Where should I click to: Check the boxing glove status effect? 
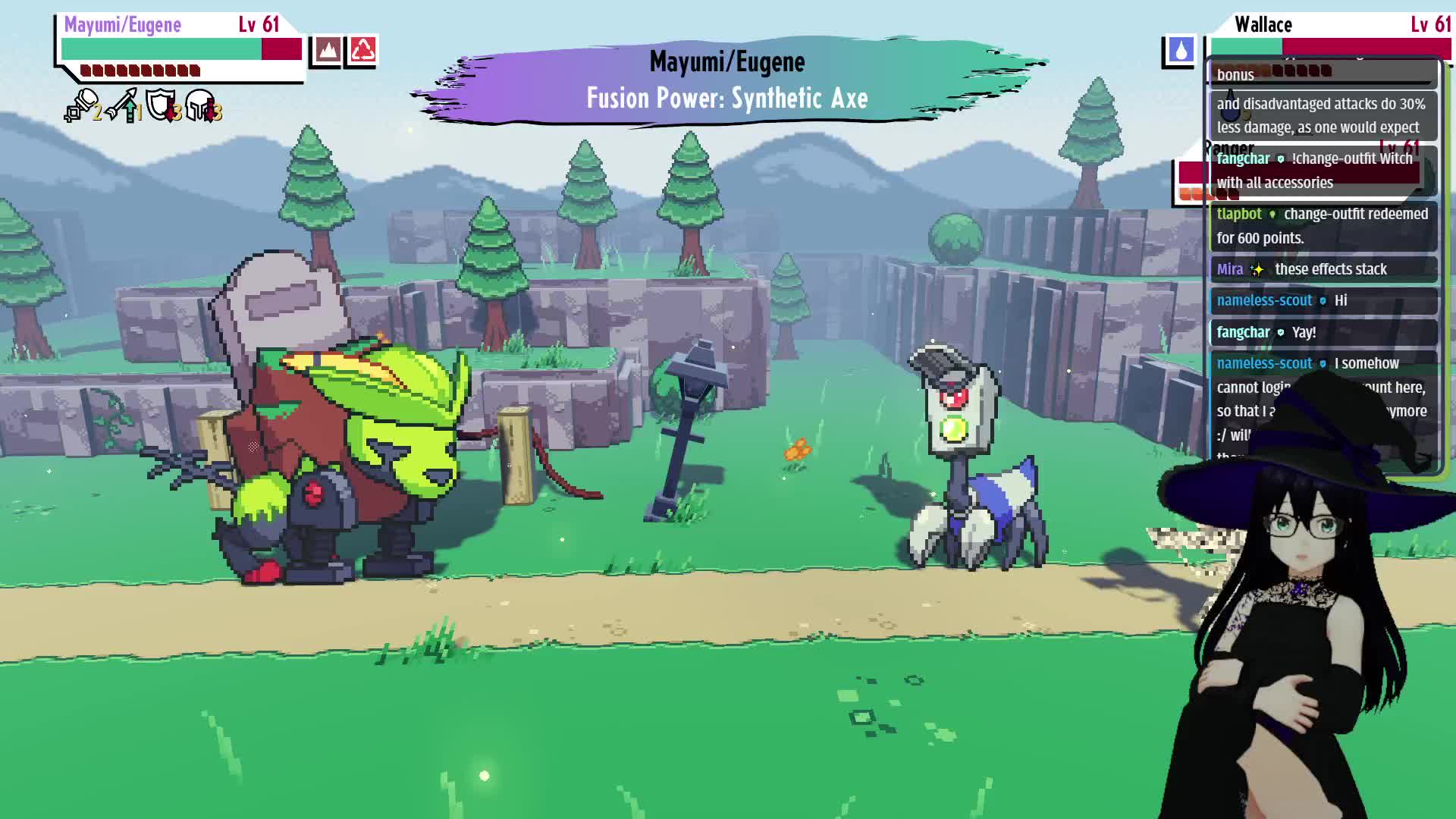click(81, 105)
